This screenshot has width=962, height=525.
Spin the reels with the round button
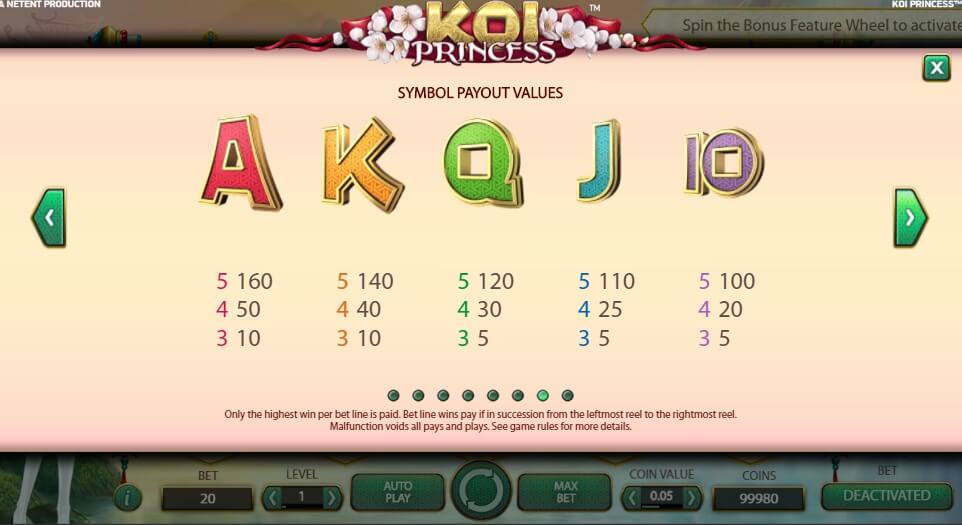481,492
